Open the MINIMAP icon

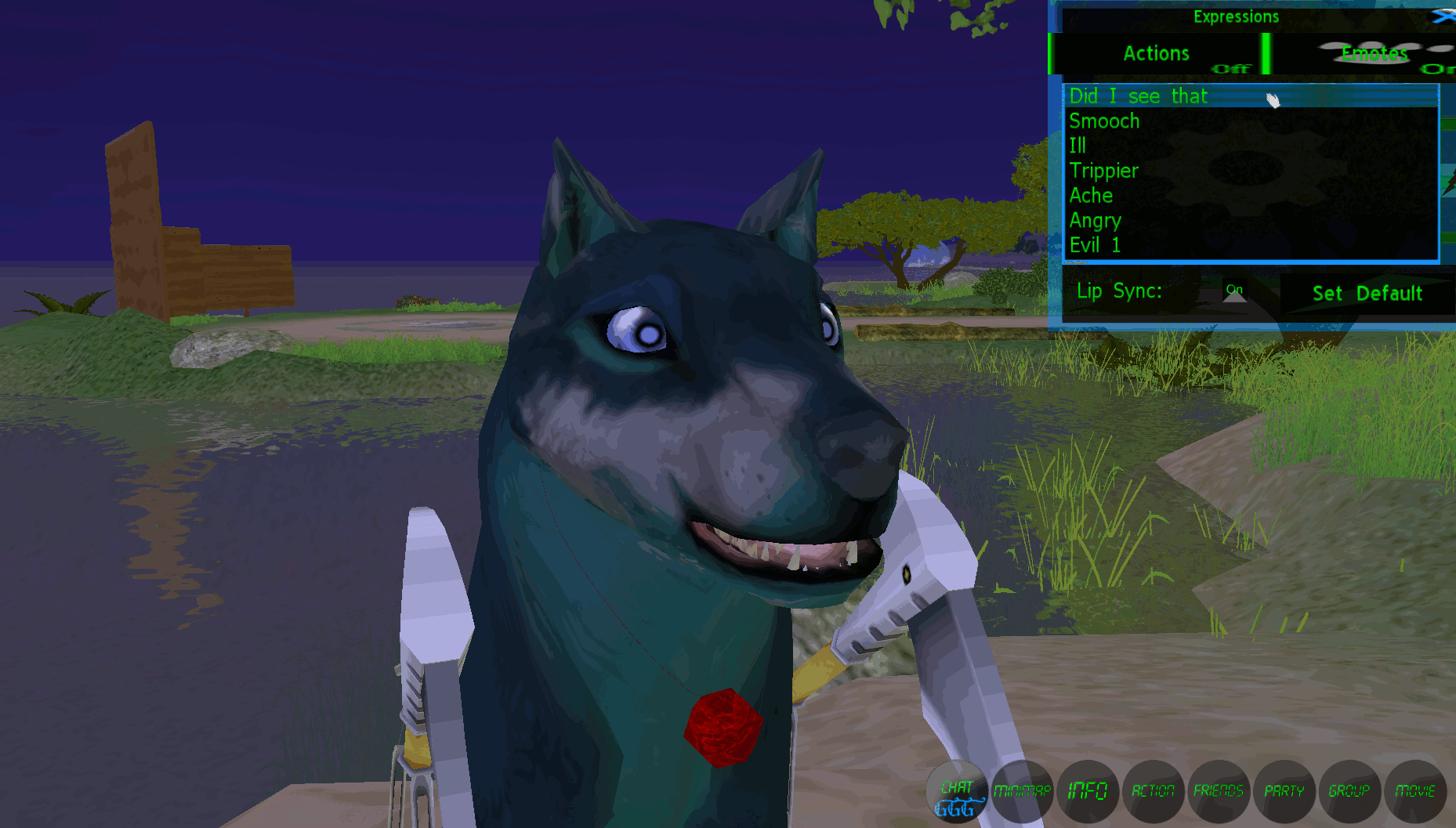pyautogui.click(x=1023, y=792)
